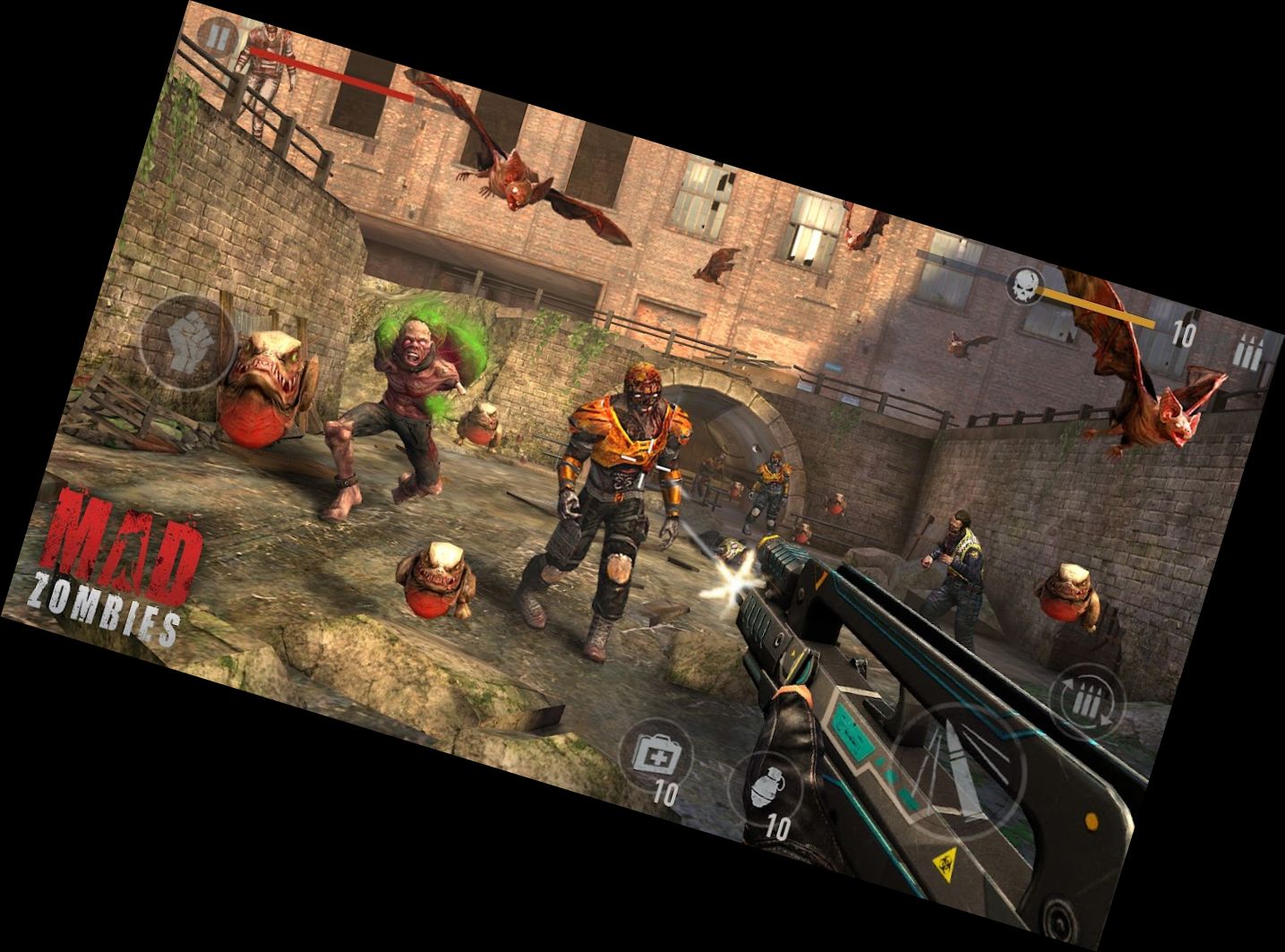Click the grenade counter showing 10
Screen dimensions: 1285x952
777,824
